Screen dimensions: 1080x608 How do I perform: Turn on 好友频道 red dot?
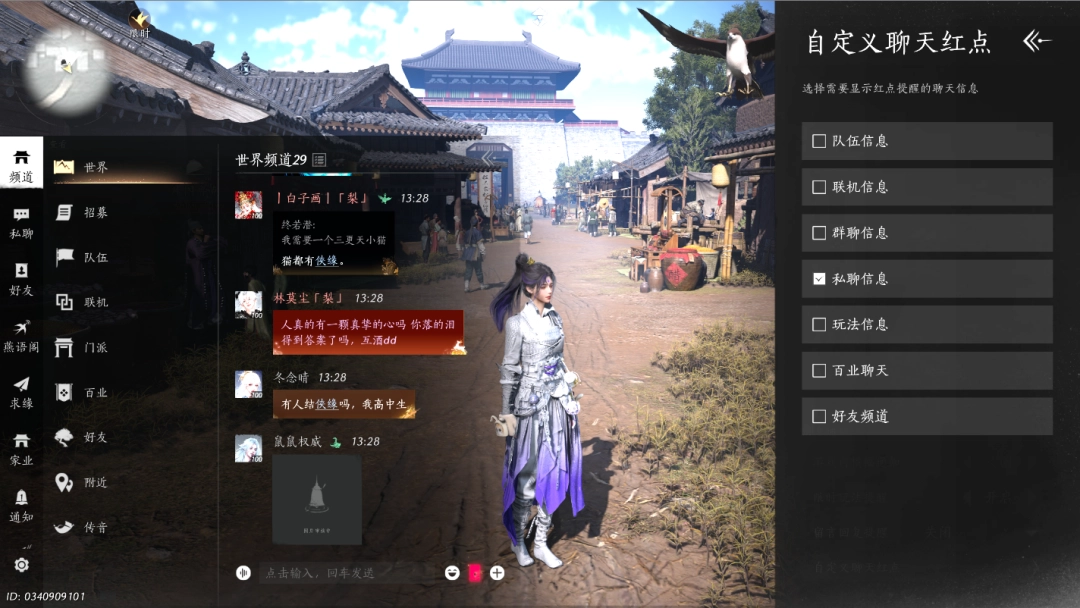[819, 417]
